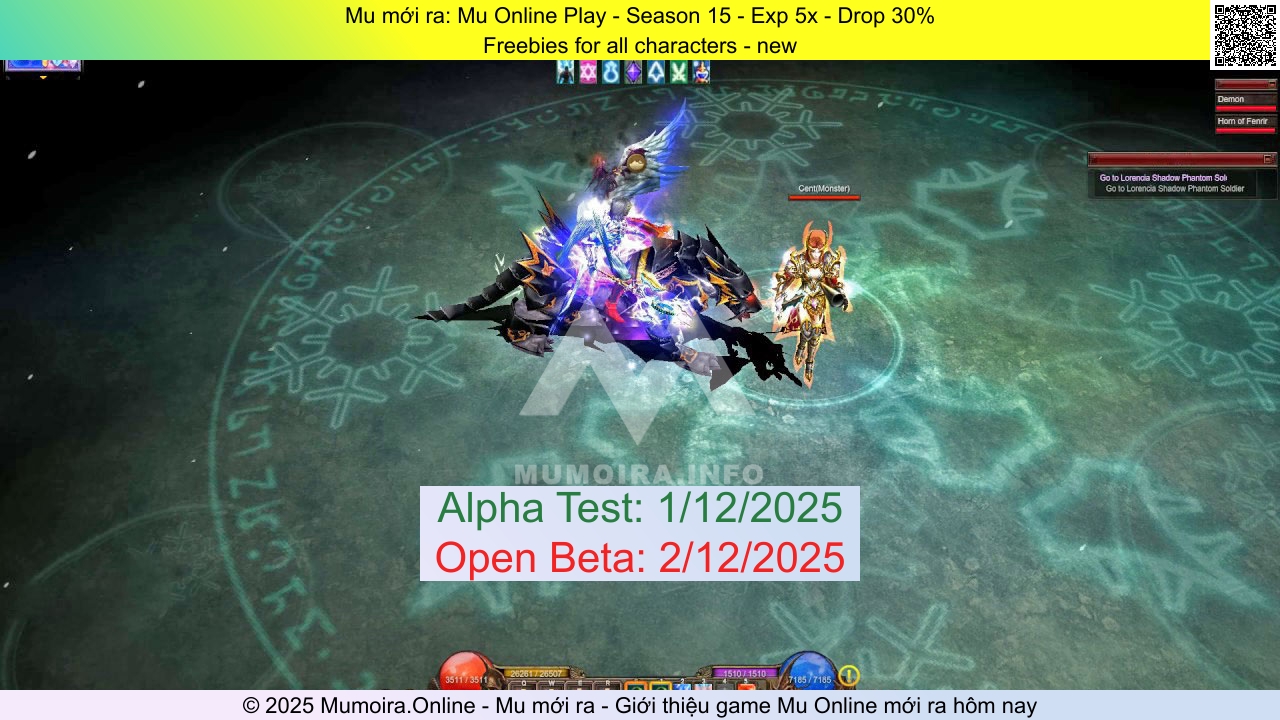Collapse the quest tracker bar using its corner button
Viewport: 1280px width, 720px height.
(1268, 158)
